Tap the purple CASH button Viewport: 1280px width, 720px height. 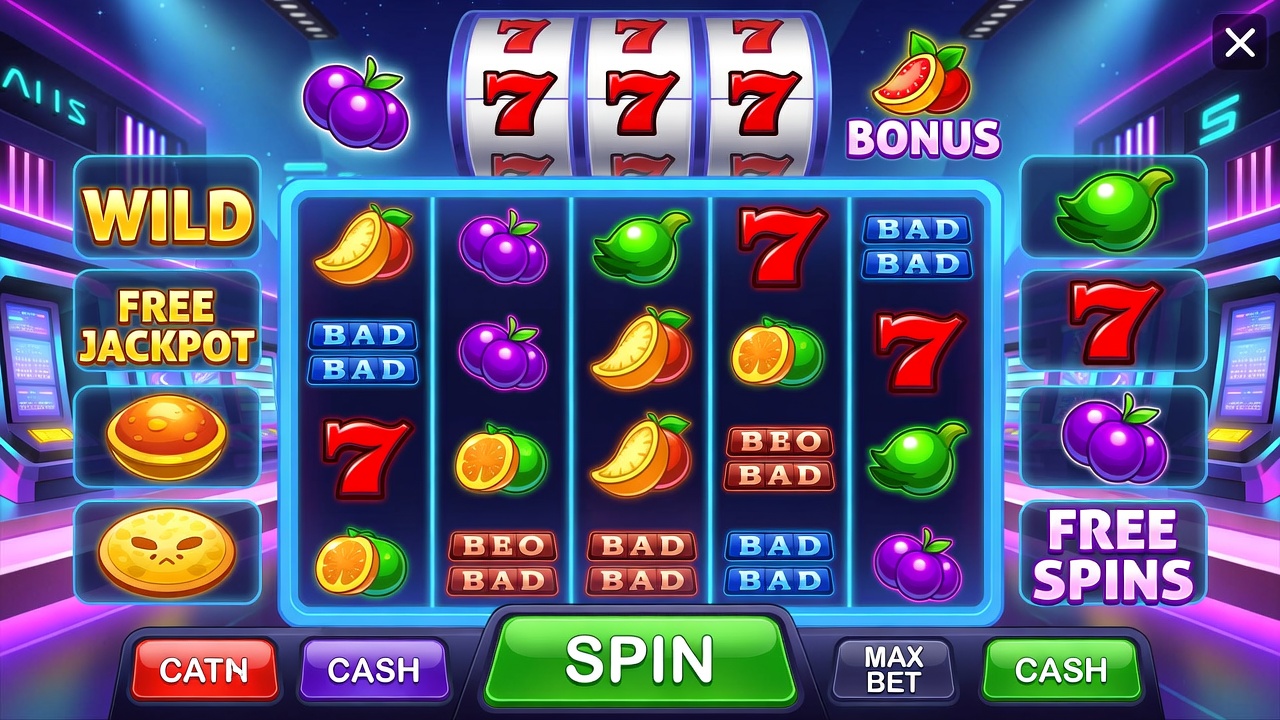click(374, 669)
